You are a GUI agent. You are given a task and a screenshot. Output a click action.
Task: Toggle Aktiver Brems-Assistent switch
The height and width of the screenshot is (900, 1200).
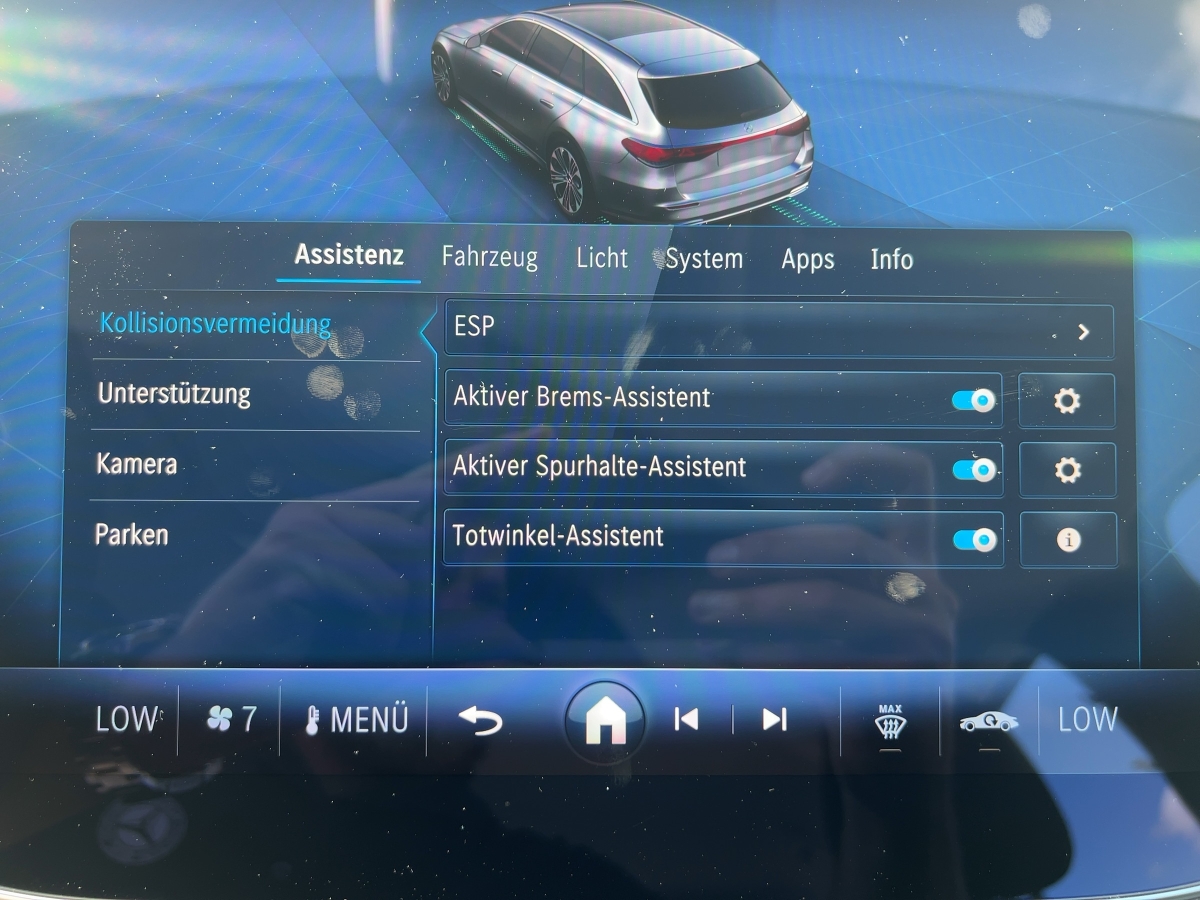point(973,401)
